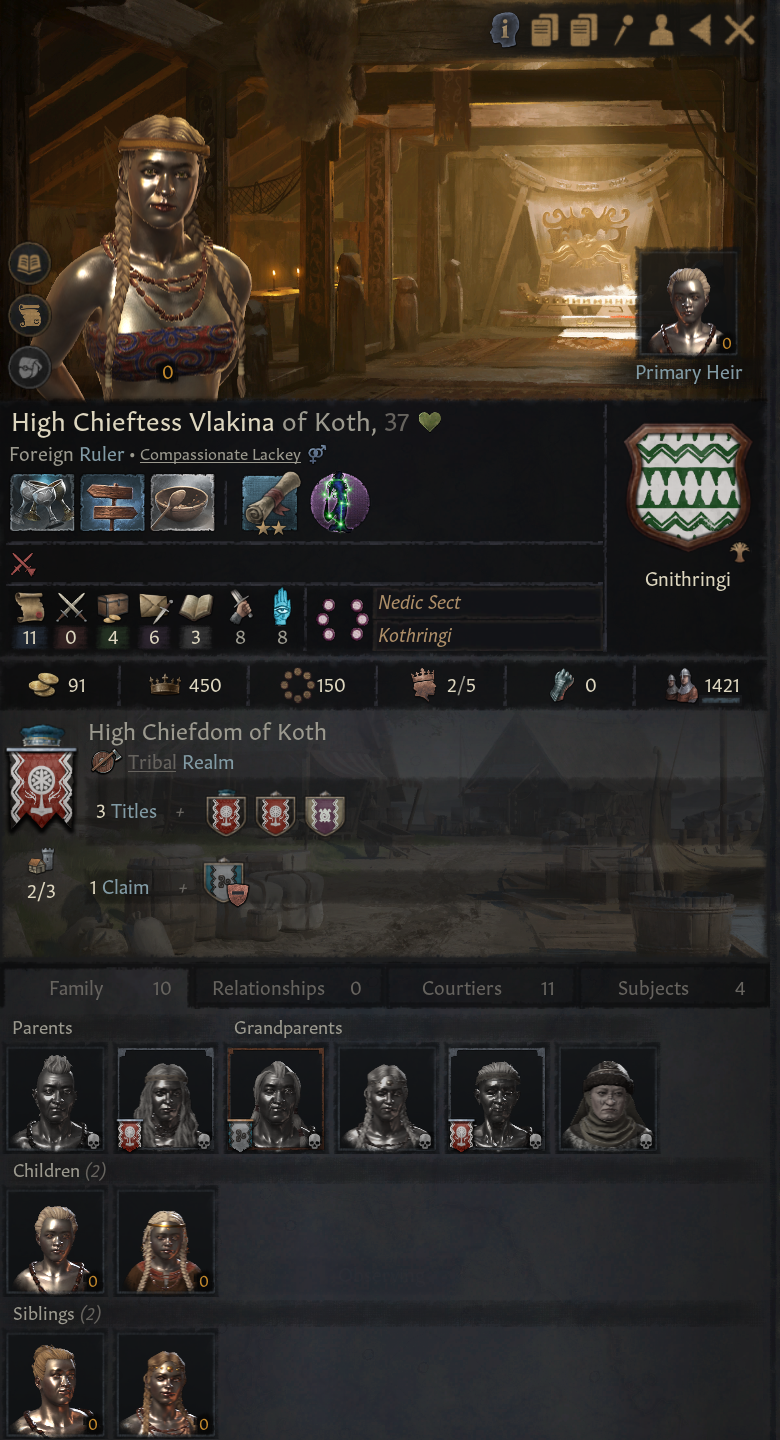Go back to the previous character
This screenshot has width=780, height=1440.
pyautogui.click(x=700, y=31)
